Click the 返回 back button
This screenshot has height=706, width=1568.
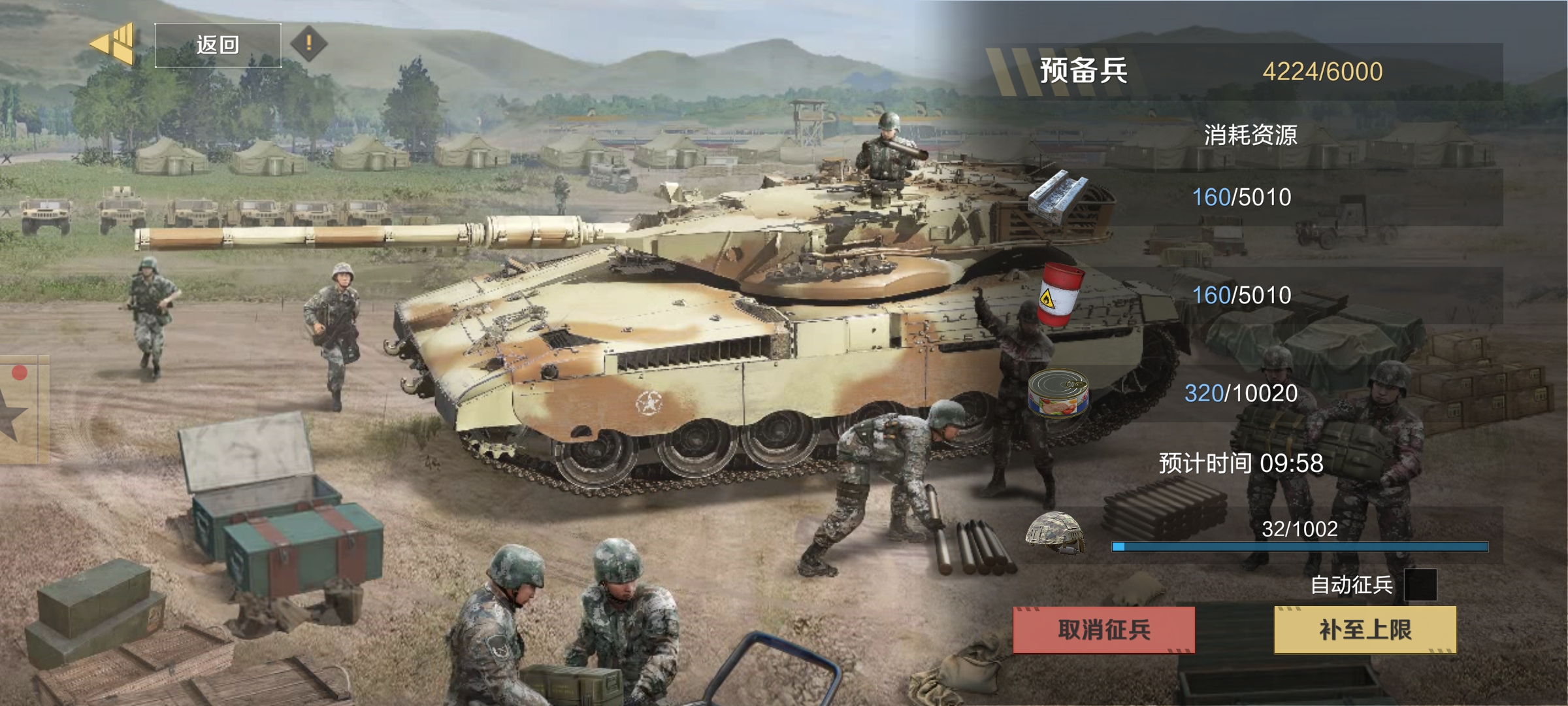click(218, 45)
